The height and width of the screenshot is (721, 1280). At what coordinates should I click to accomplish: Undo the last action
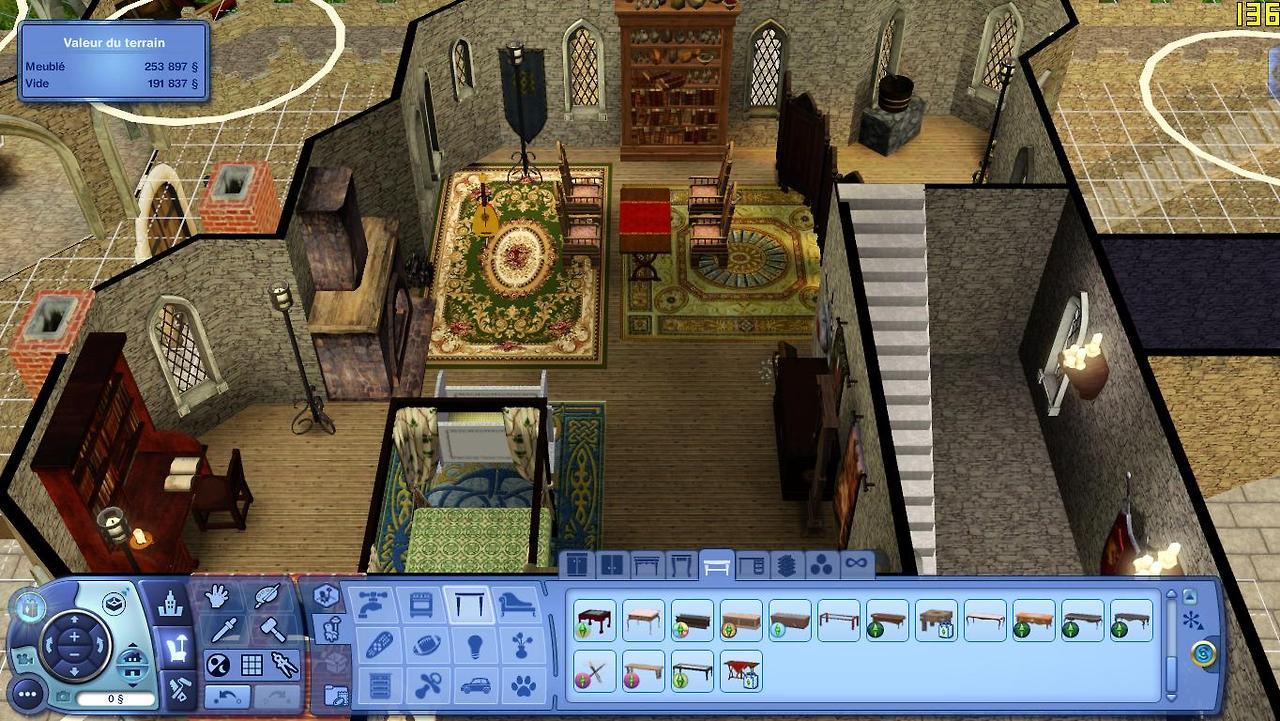point(227,695)
